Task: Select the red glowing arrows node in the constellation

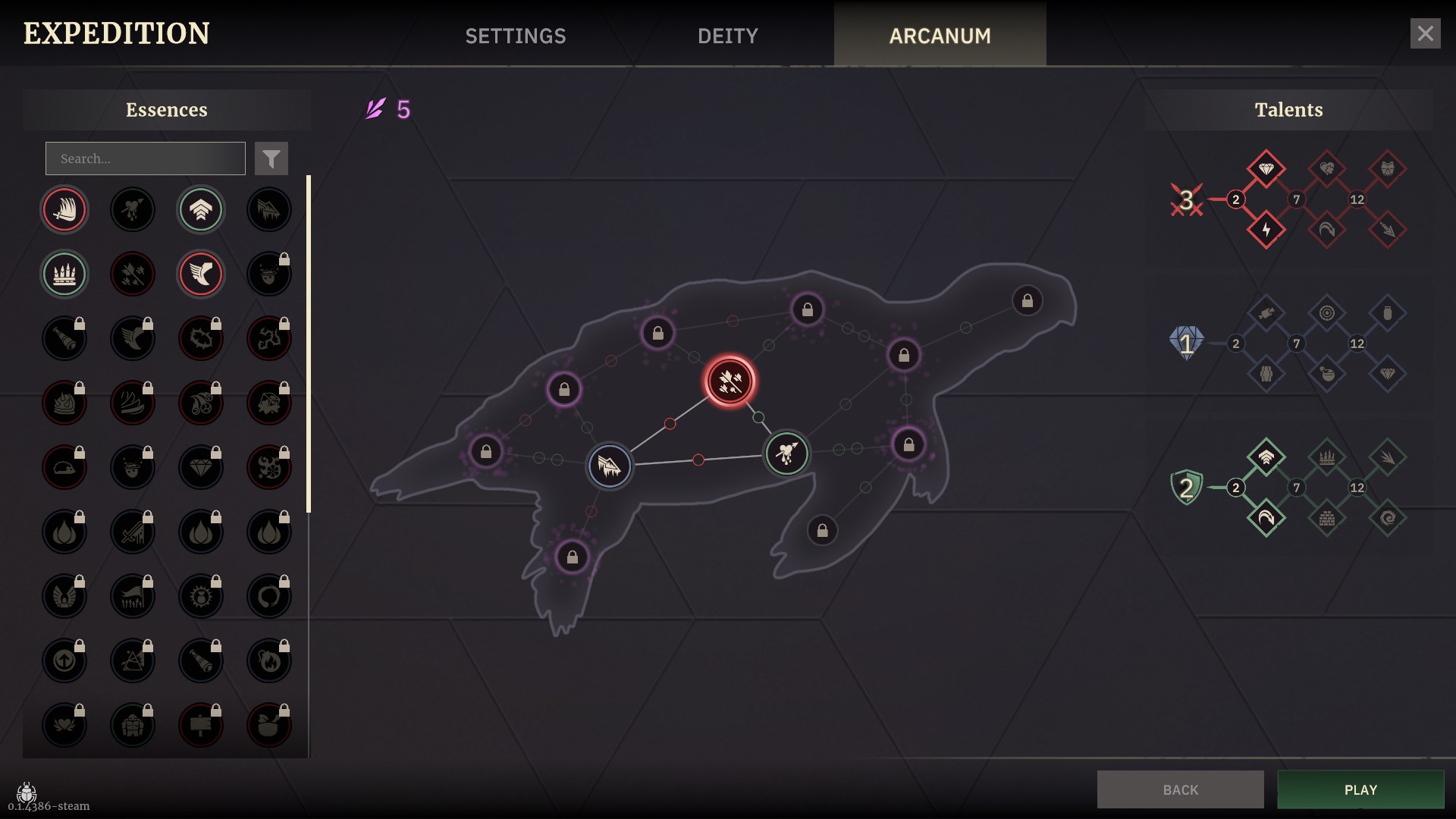Action: coord(730,381)
